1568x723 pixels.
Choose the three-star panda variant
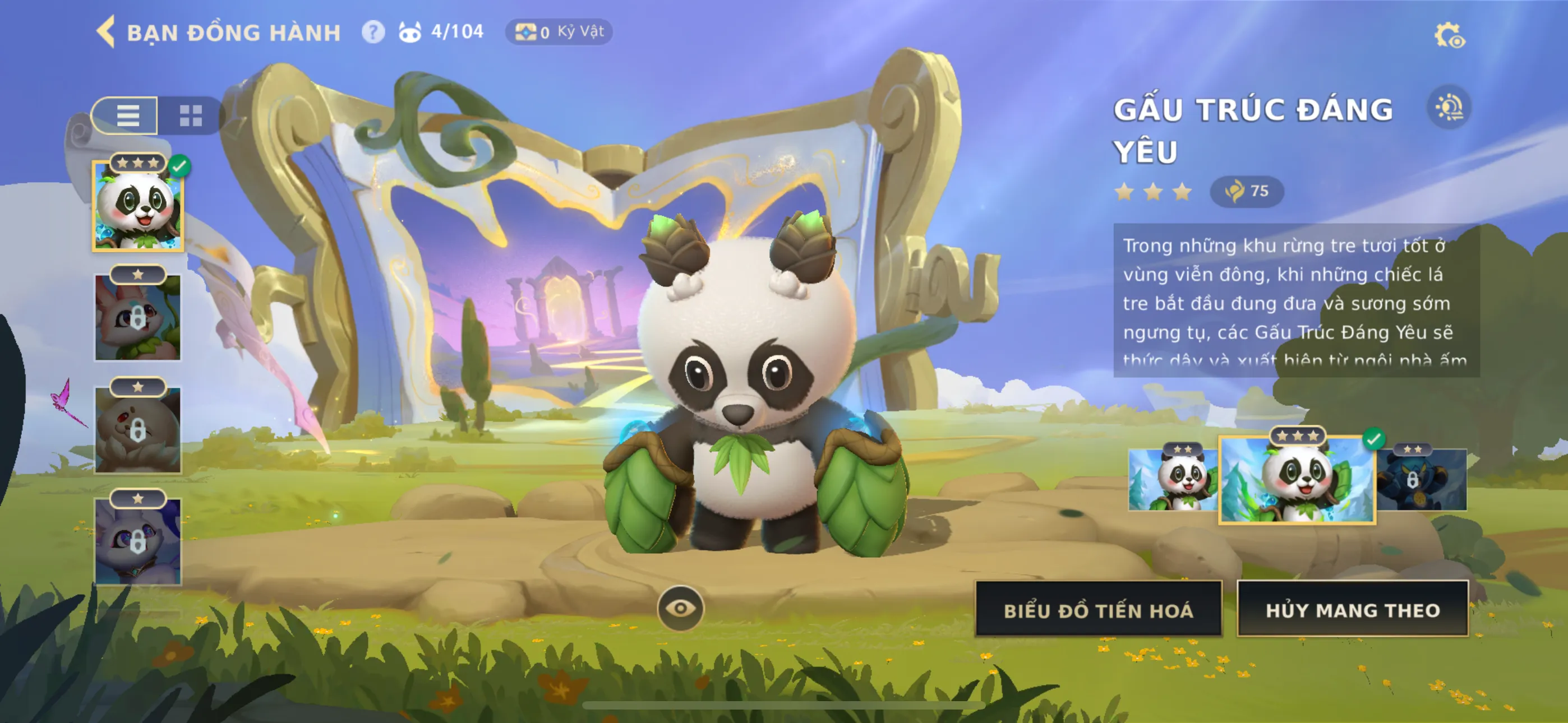[1297, 479]
